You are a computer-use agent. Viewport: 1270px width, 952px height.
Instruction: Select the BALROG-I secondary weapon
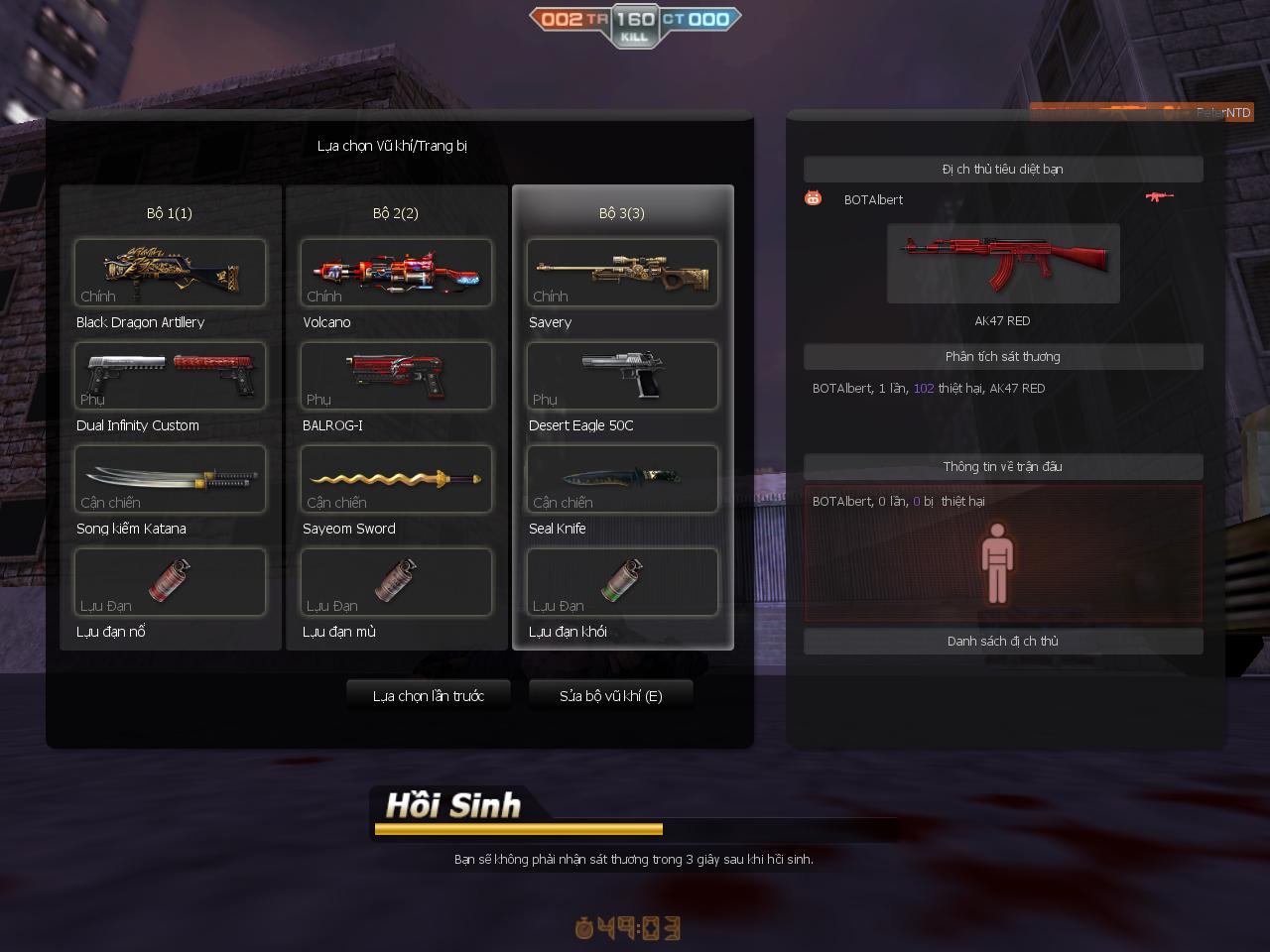pyautogui.click(x=396, y=376)
